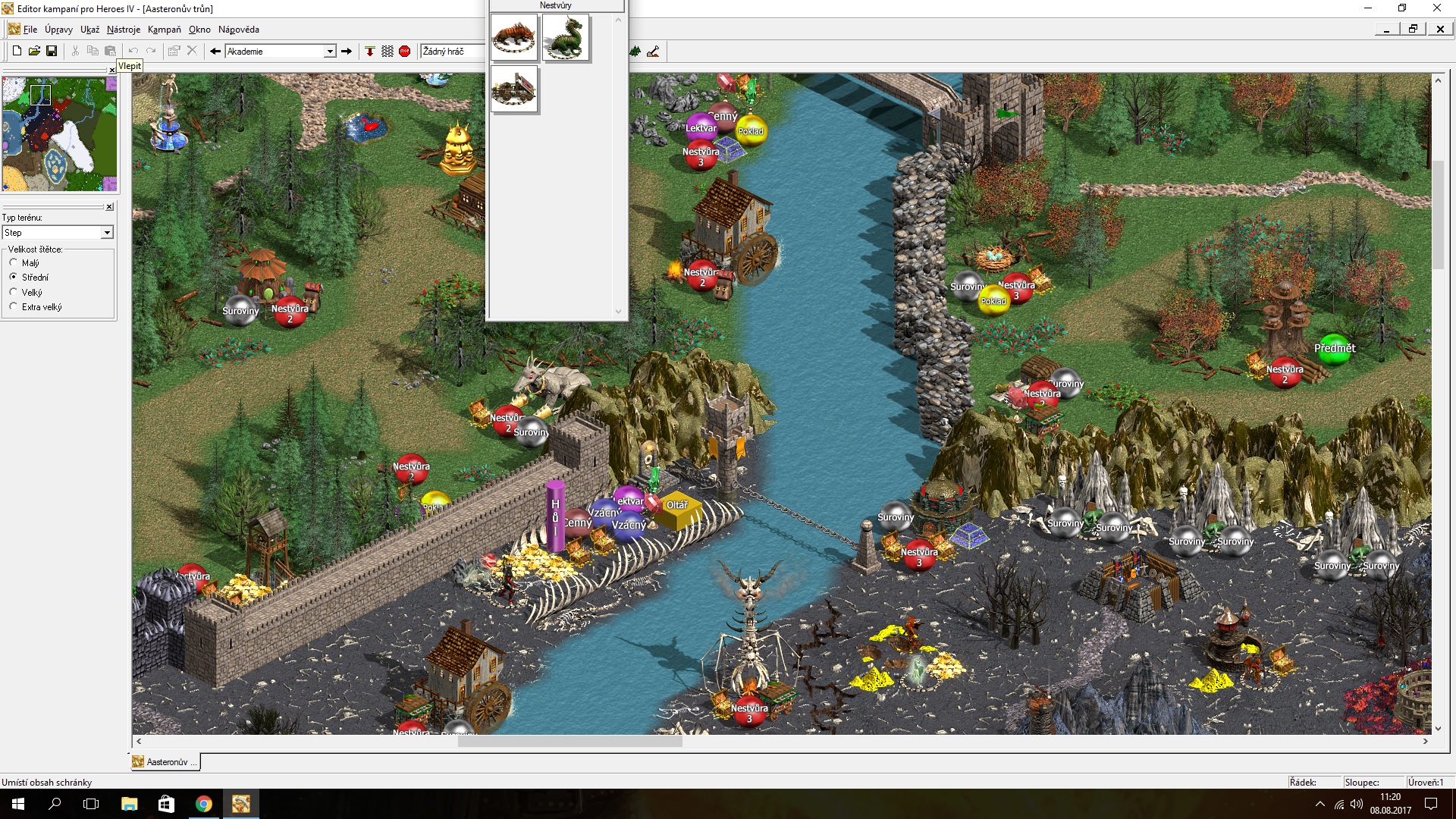Click the Stop sign icon on the toolbar
The height and width of the screenshot is (819, 1456).
pyautogui.click(x=405, y=51)
